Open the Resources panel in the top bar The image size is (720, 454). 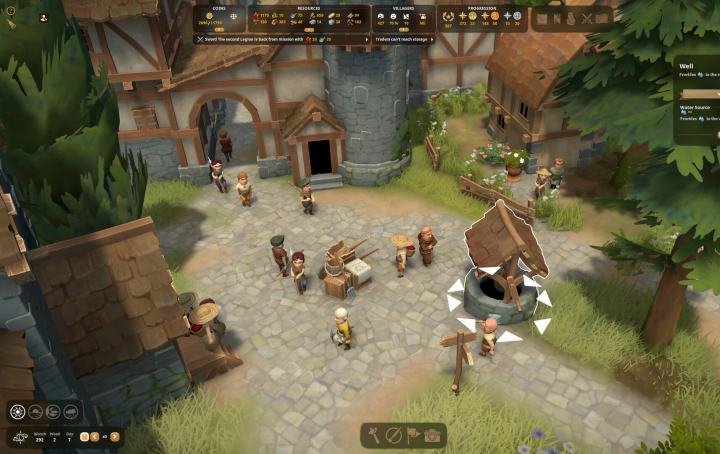pyautogui.click(x=308, y=18)
